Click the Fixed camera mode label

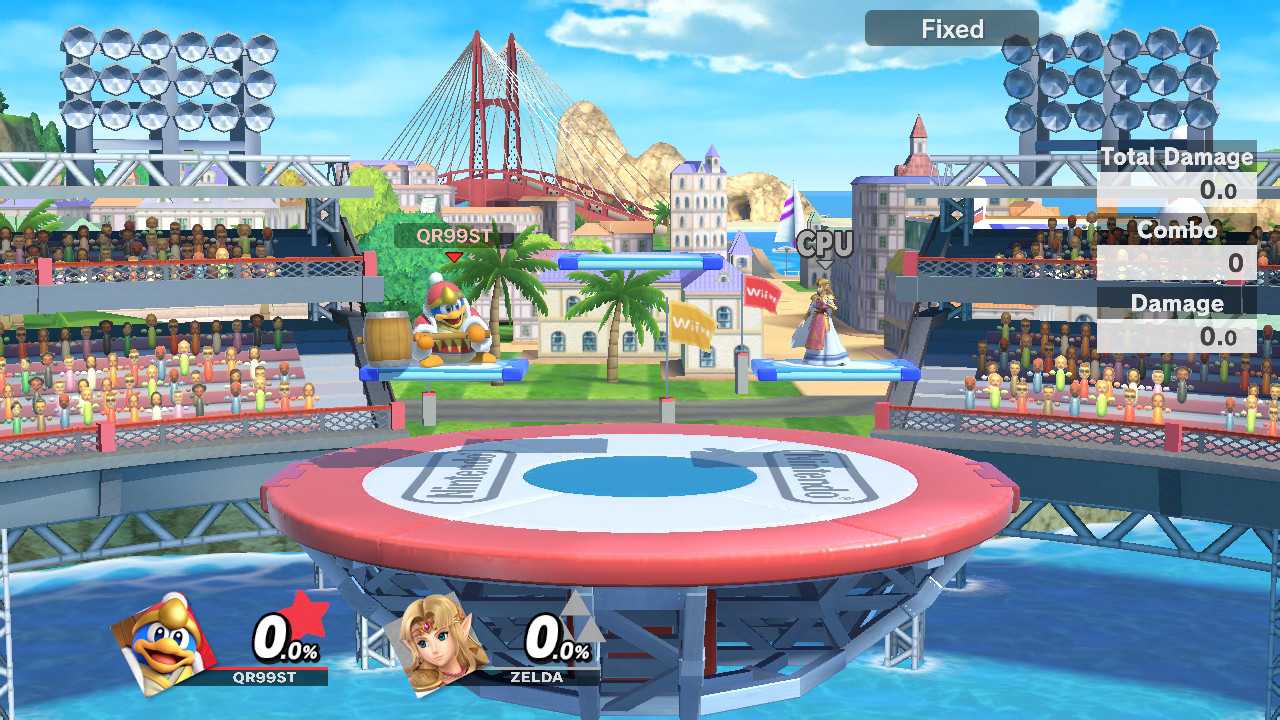click(x=951, y=29)
